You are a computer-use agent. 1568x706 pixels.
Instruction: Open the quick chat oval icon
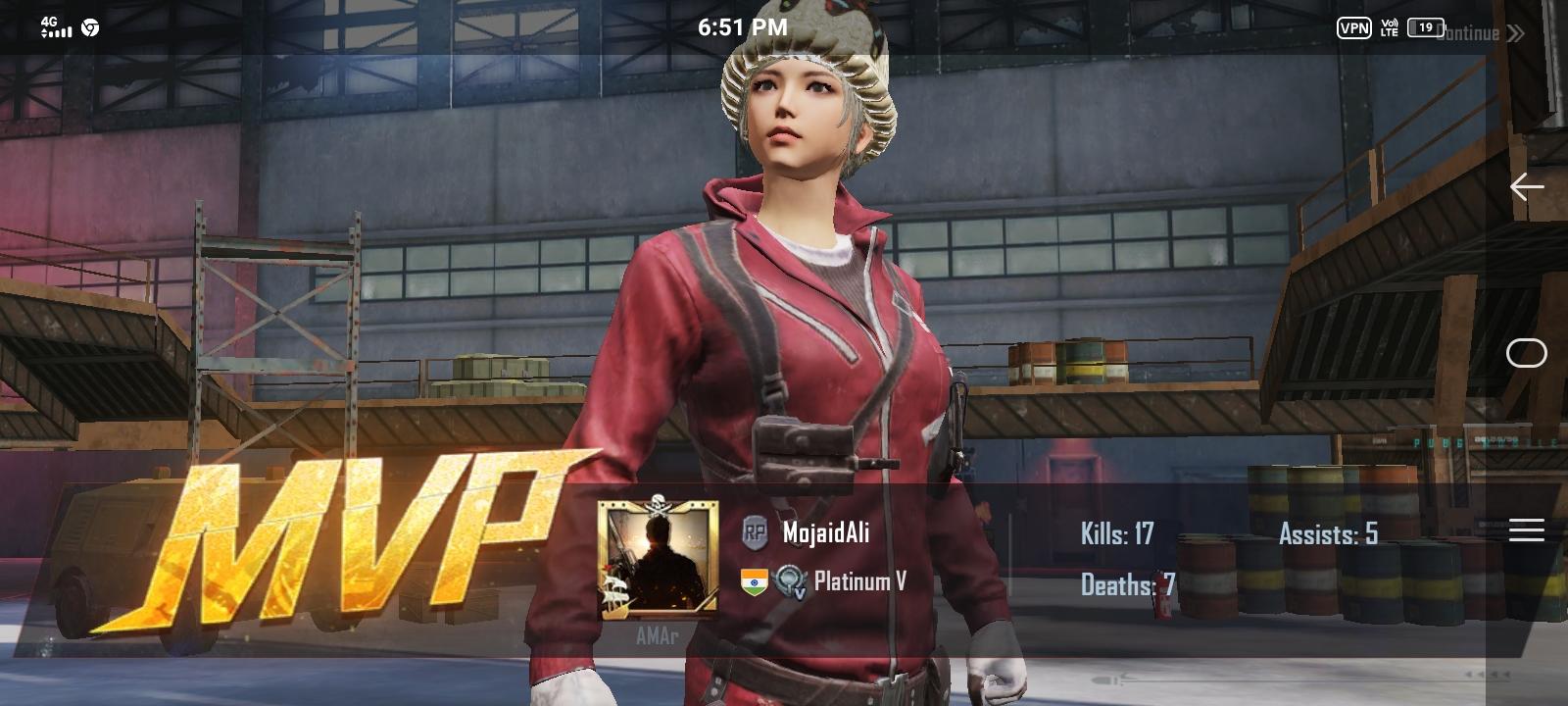click(1526, 354)
